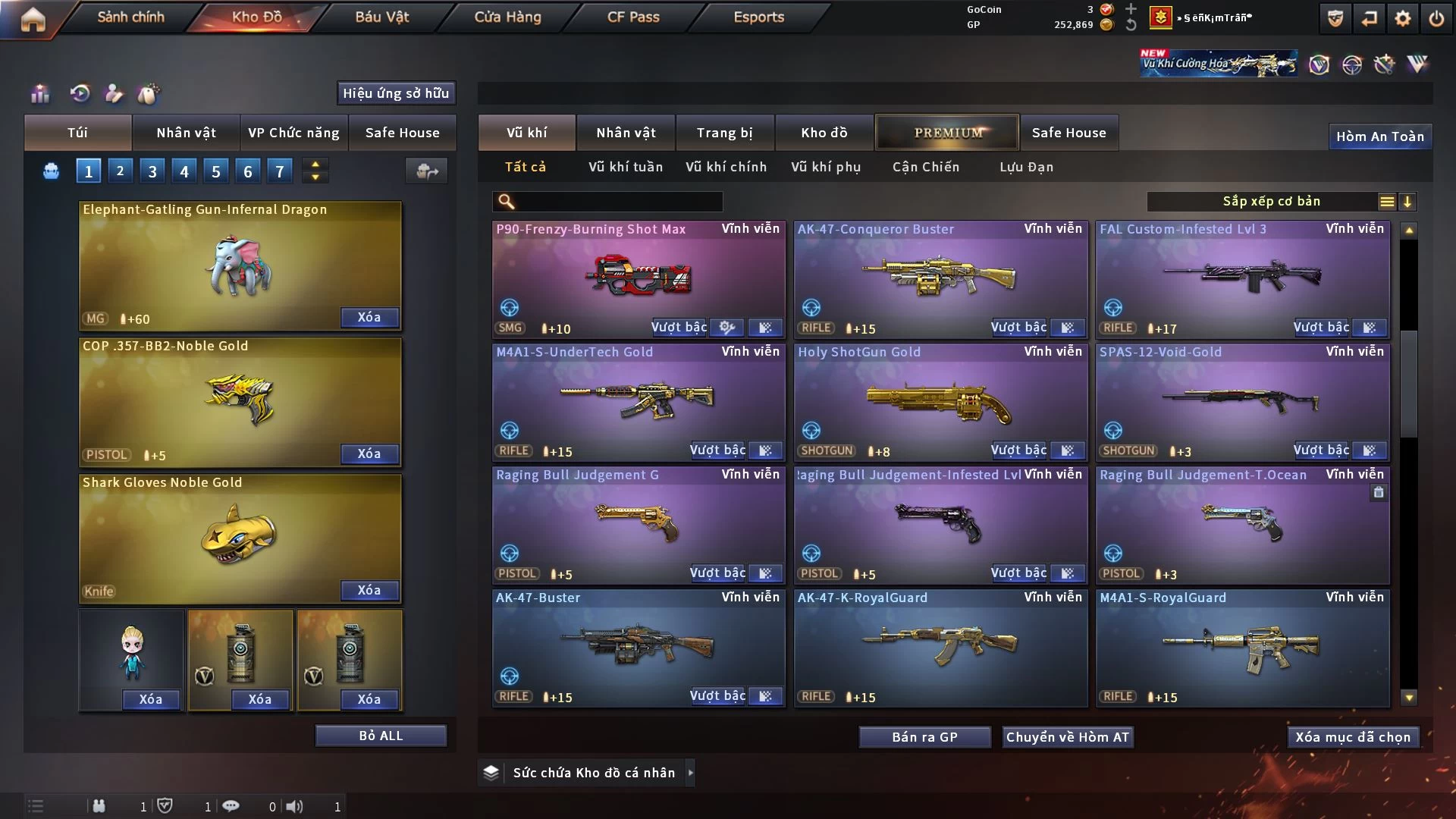Click Bỏ ALL to unequip everything

(381, 736)
